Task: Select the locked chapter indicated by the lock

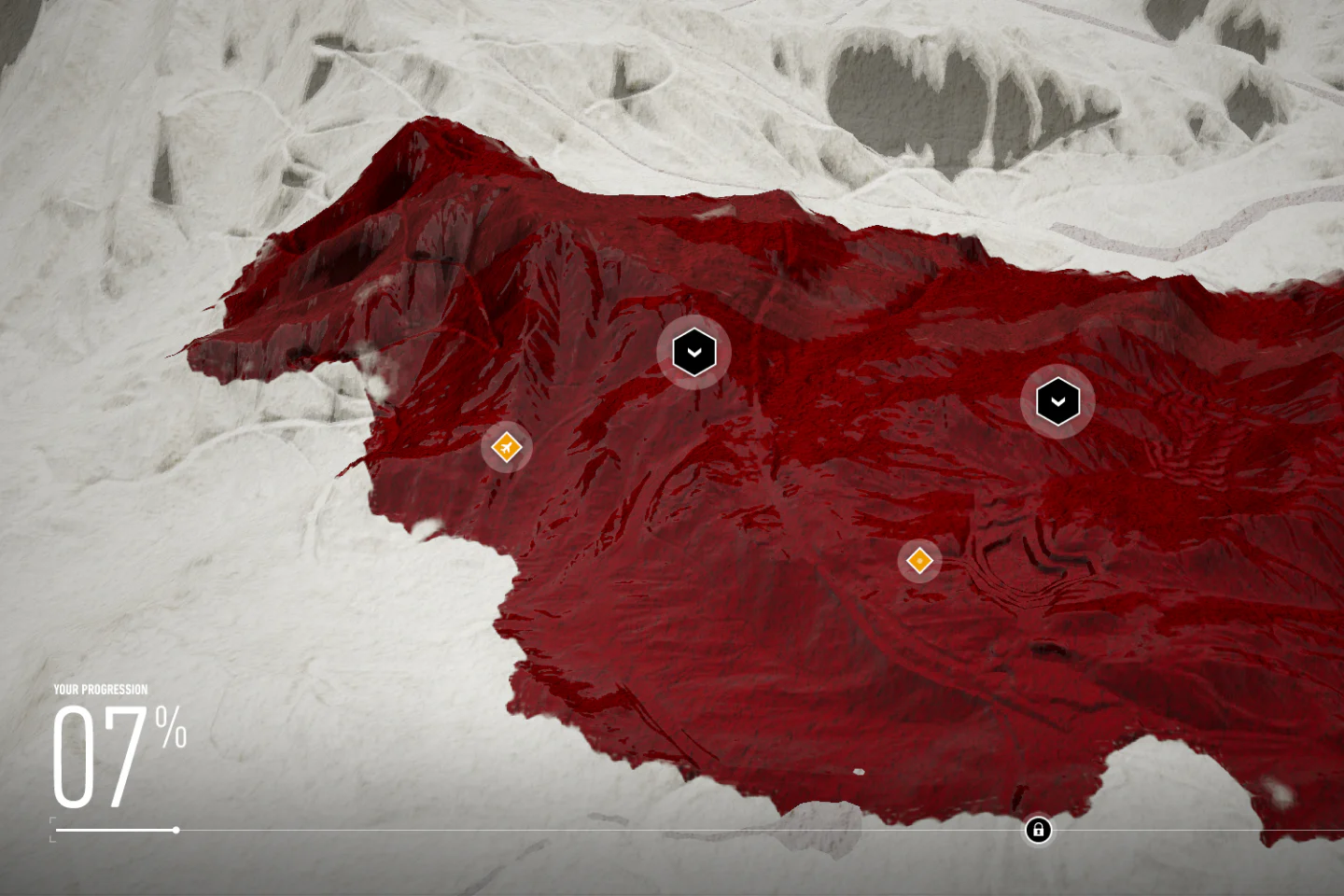Action: pos(1038,830)
